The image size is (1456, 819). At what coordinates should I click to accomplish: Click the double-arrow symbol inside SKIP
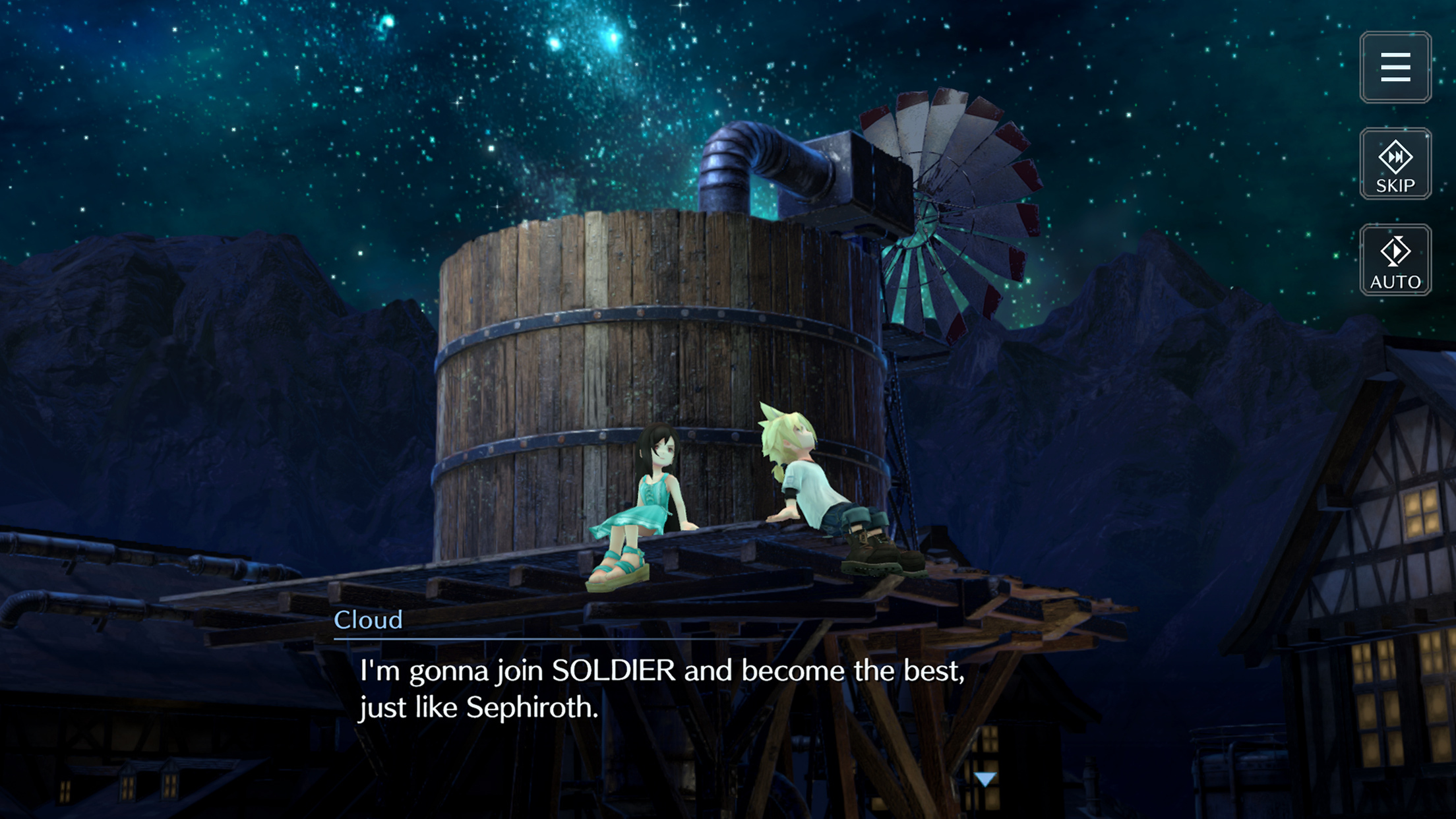[x=1396, y=156]
